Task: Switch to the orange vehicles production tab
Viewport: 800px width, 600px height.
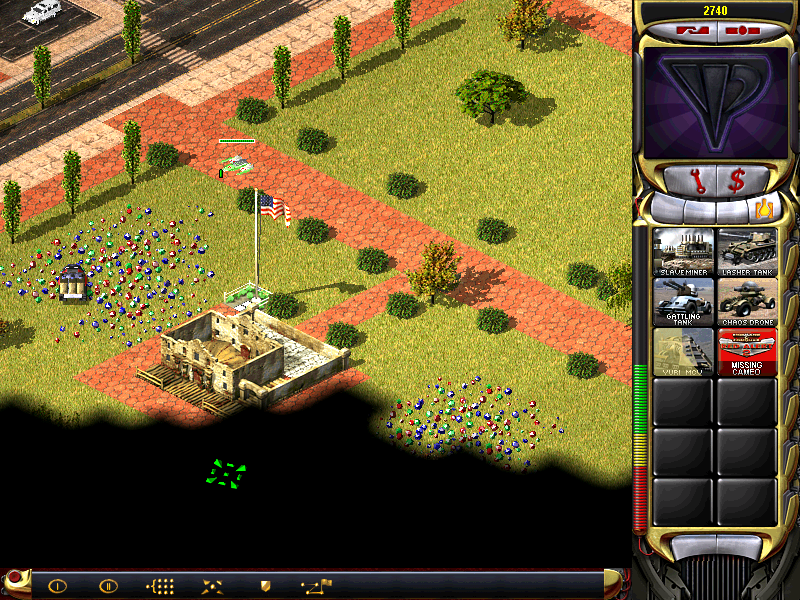Action: [764, 209]
